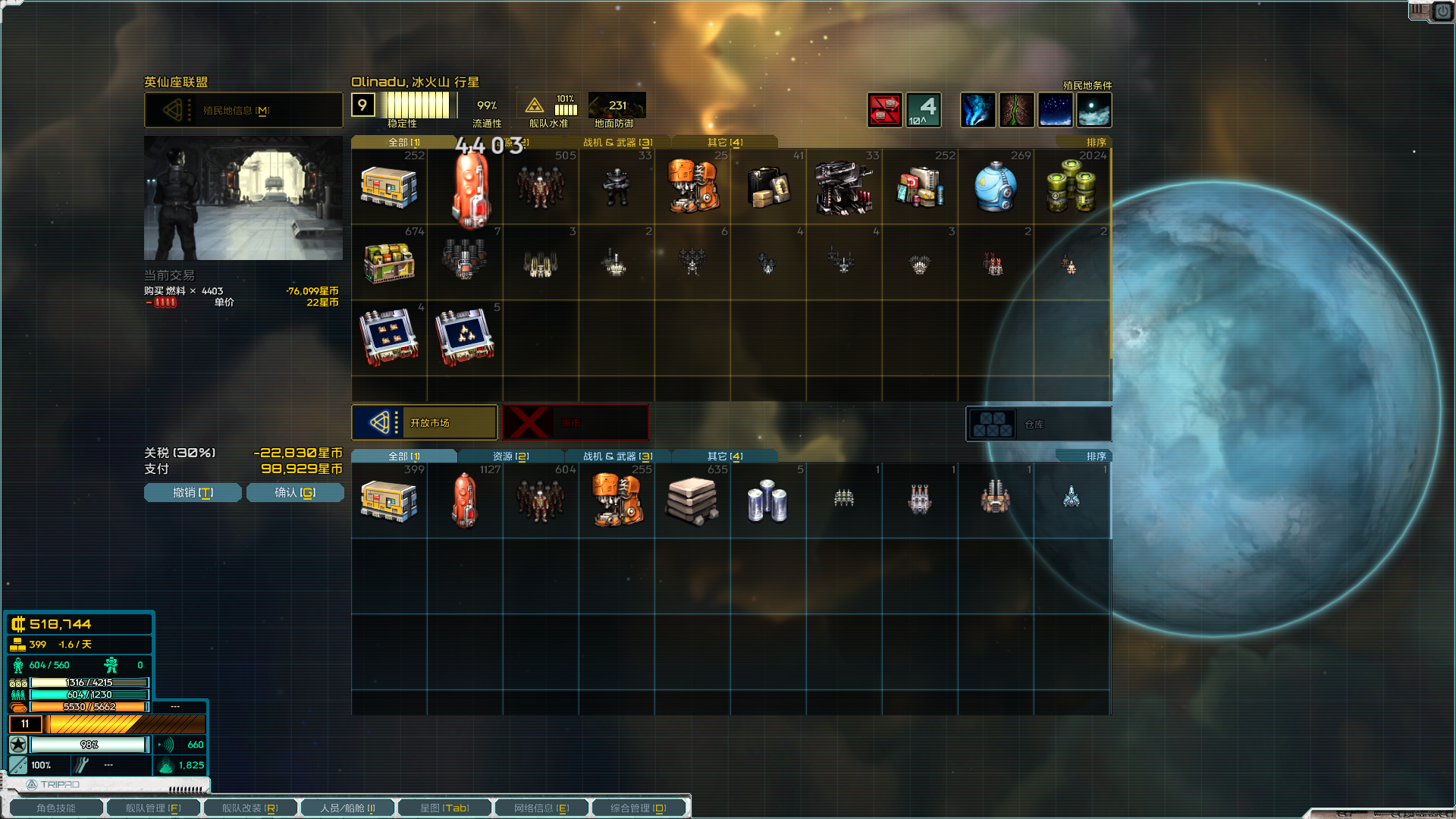
Task: Toggle to the 黑市 black market view
Action: (576, 422)
